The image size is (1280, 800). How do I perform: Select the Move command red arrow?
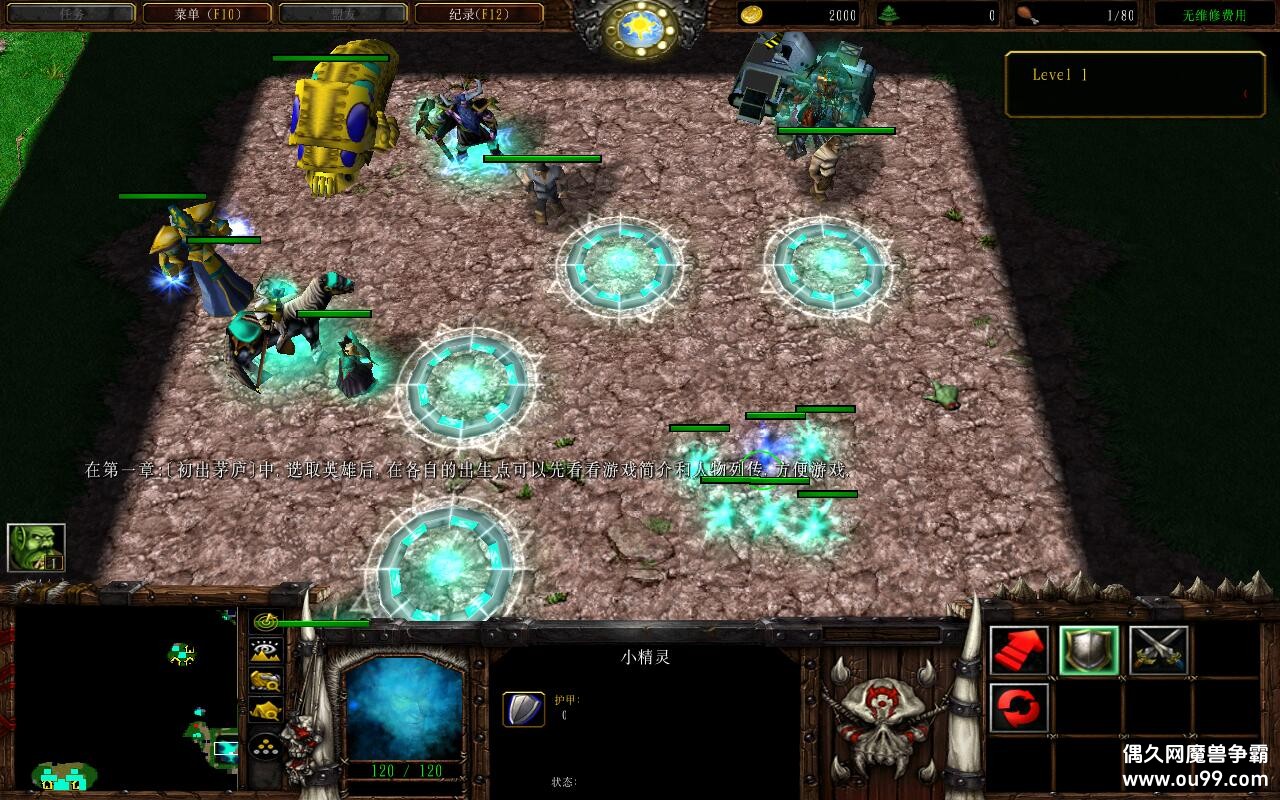coord(1019,651)
